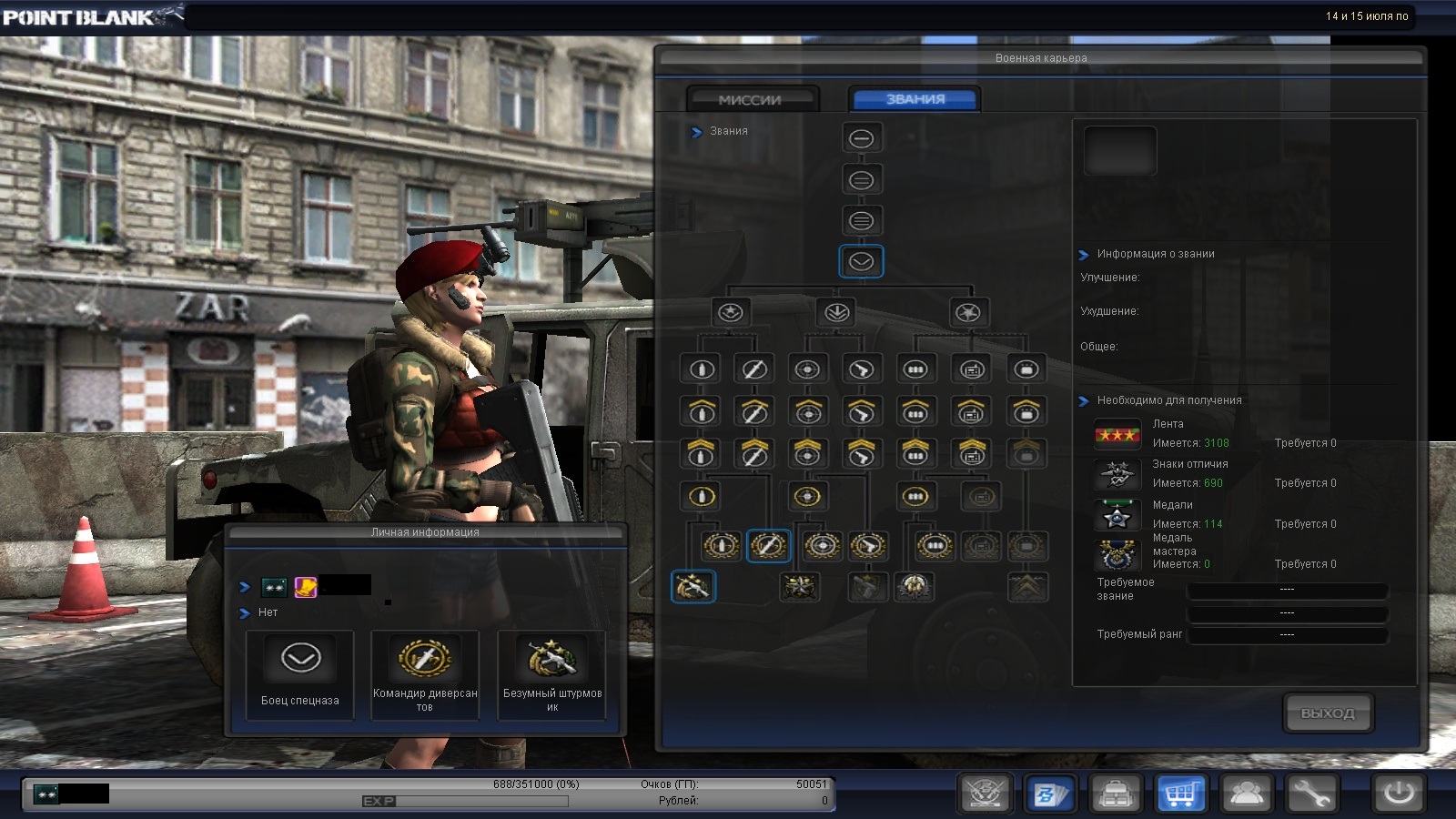Pick the two-bar rank node
Viewport: 1456px width, 819px height.
click(x=861, y=180)
